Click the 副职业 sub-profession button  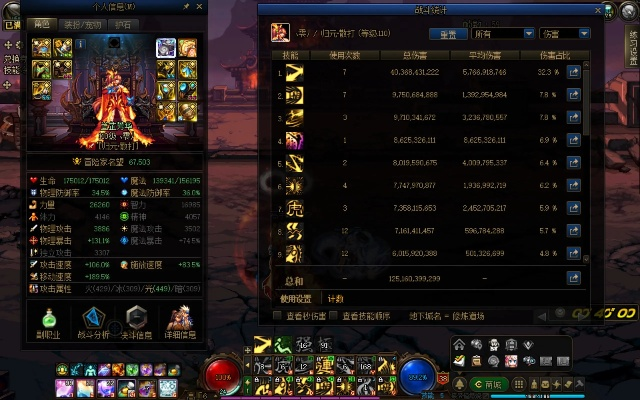48,322
